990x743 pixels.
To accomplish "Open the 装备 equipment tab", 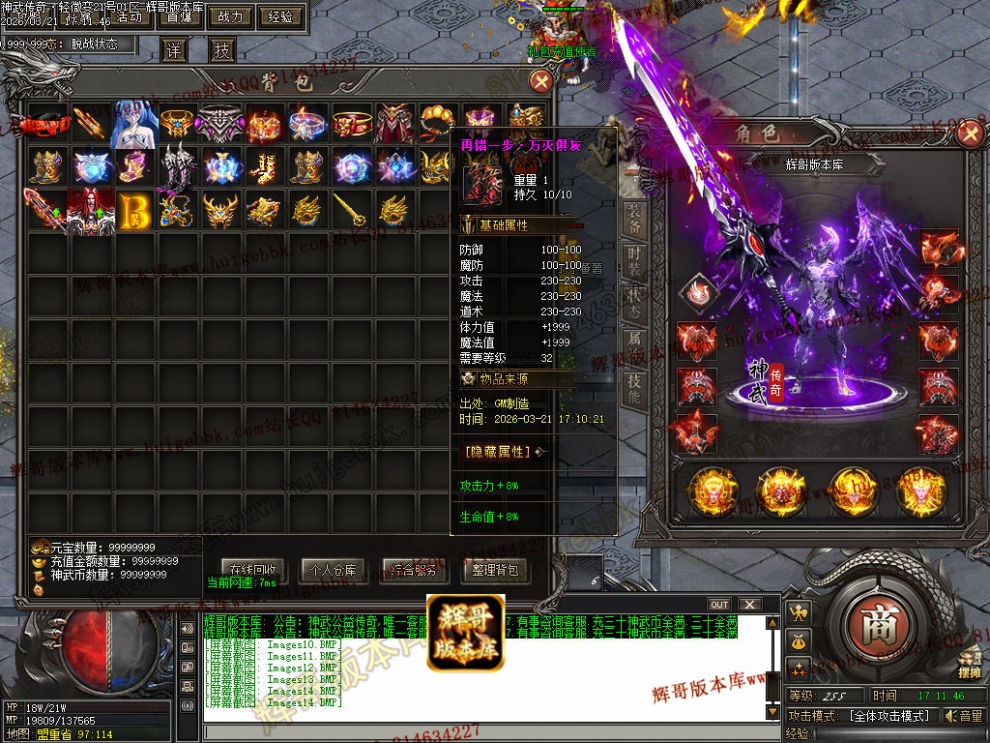I will (x=634, y=217).
